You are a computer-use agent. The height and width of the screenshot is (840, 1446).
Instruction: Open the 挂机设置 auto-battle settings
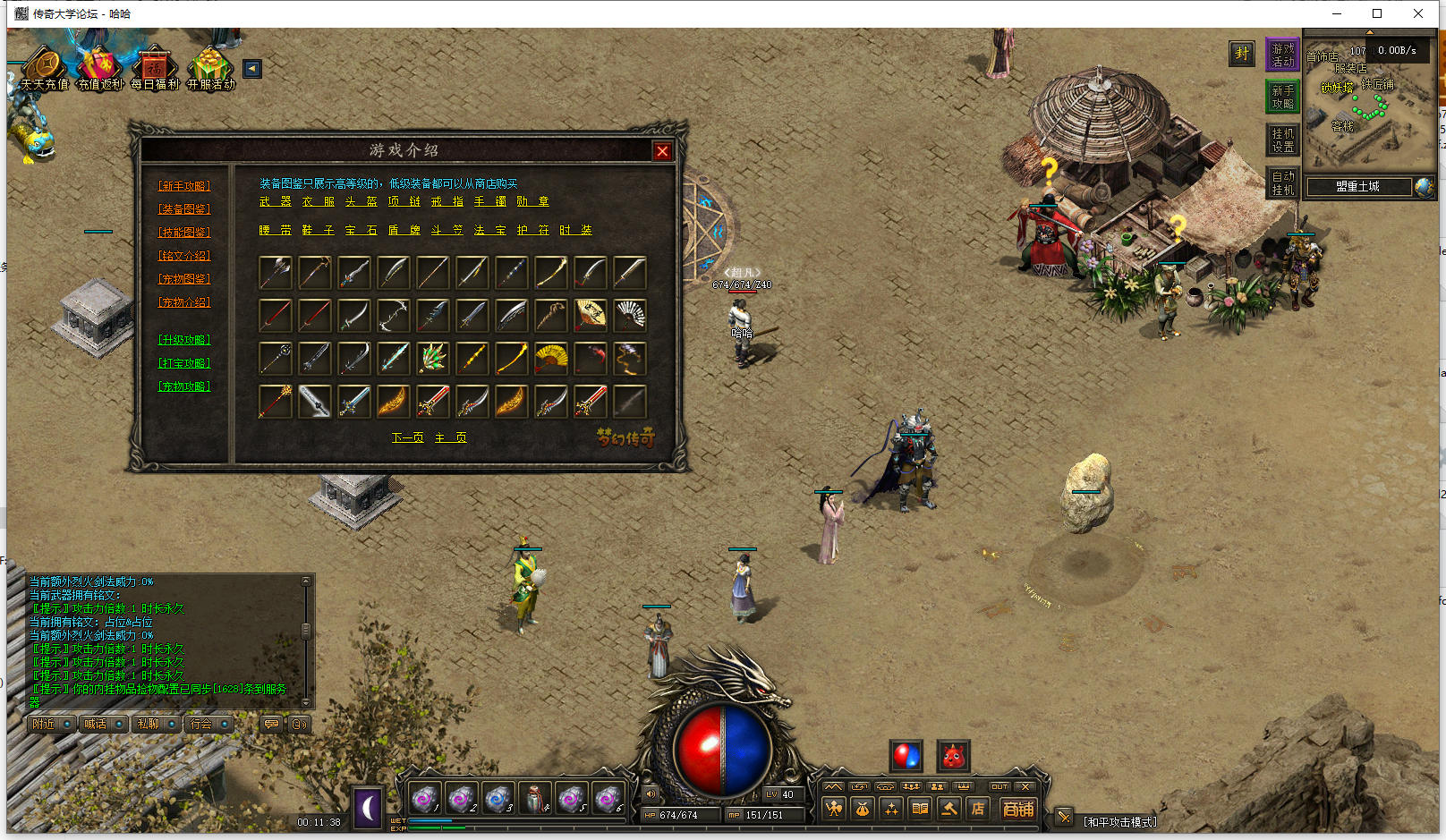point(1282,140)
